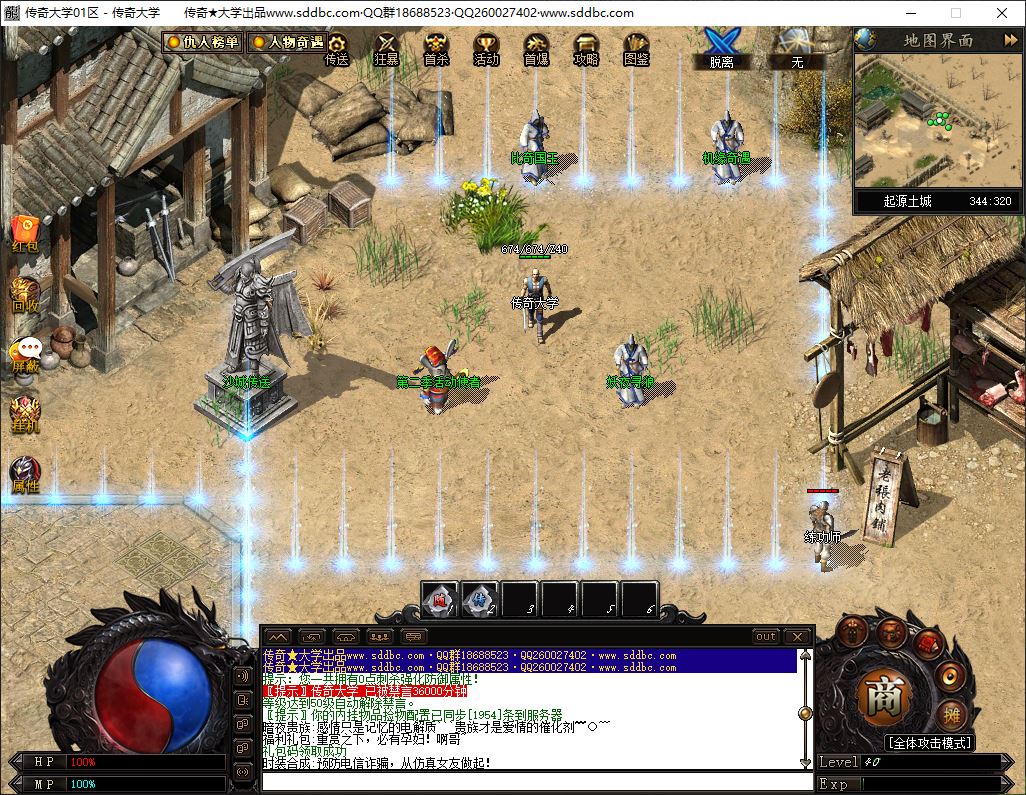Open the 传送 teleport menu
This screenshot has height=795, width=1026.
(x=337, y=48)
